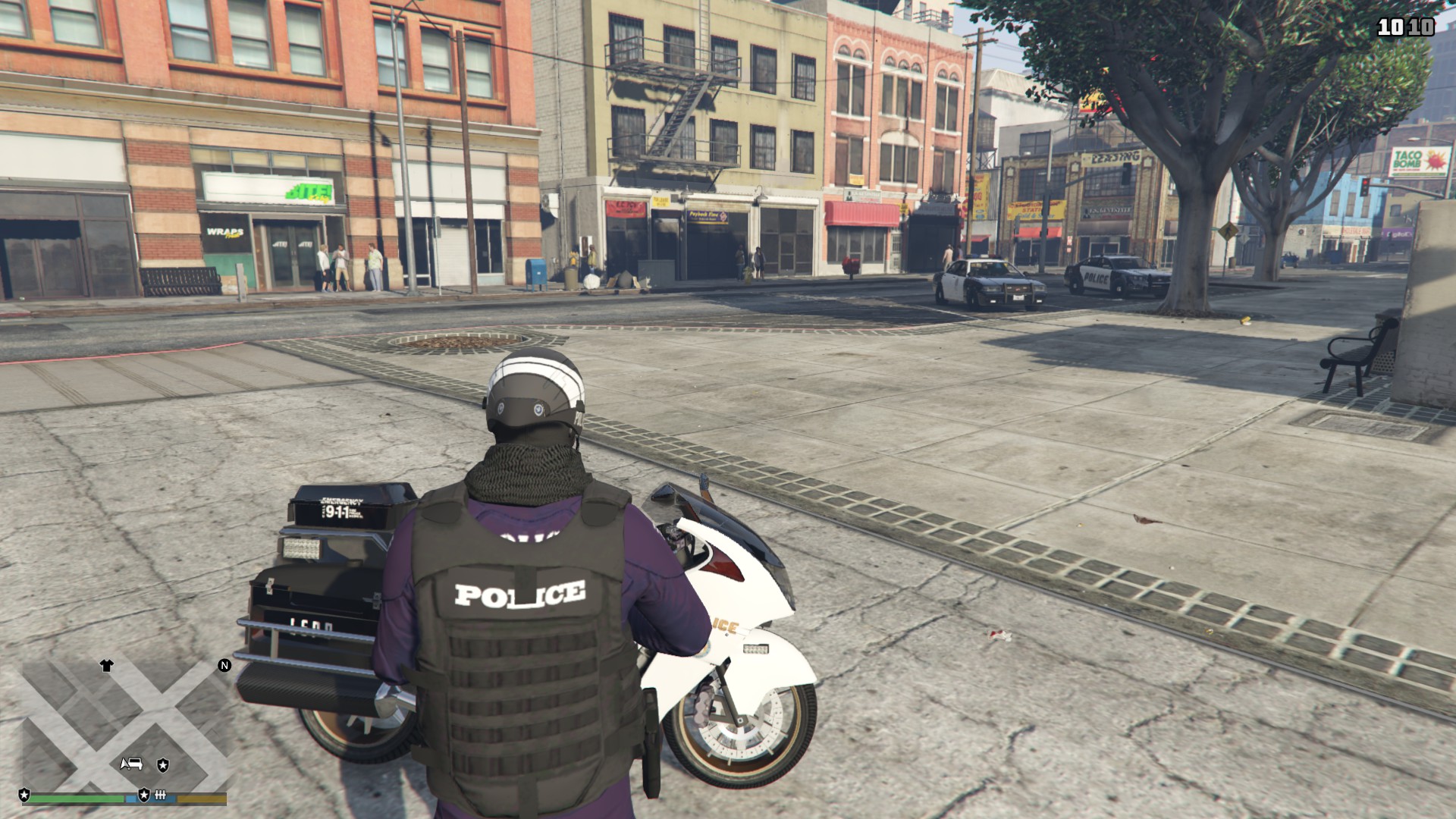Image resolution: width=1456 pixels, height=819 pixels.
Task: Select the t-shirt clothing store blip
Action: click(106, 666)
